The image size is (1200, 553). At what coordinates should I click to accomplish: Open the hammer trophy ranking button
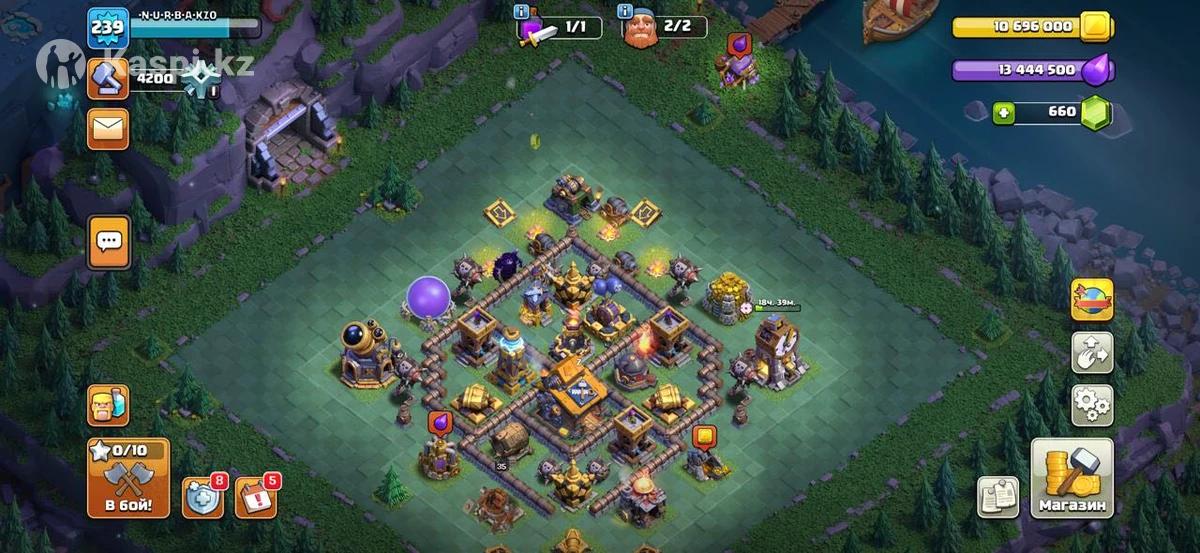point(107,78)
